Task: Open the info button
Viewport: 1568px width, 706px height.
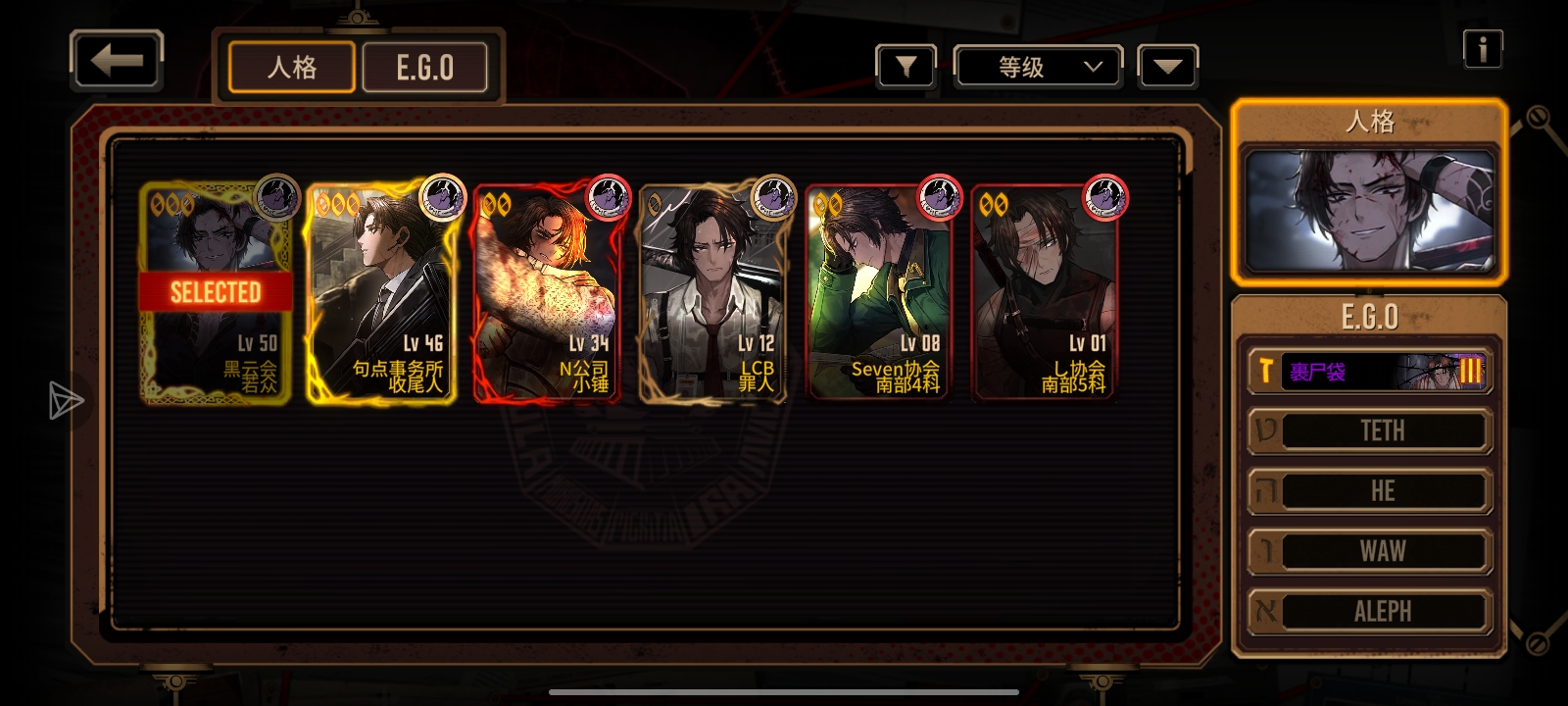Action: [x=1483, y=48]
